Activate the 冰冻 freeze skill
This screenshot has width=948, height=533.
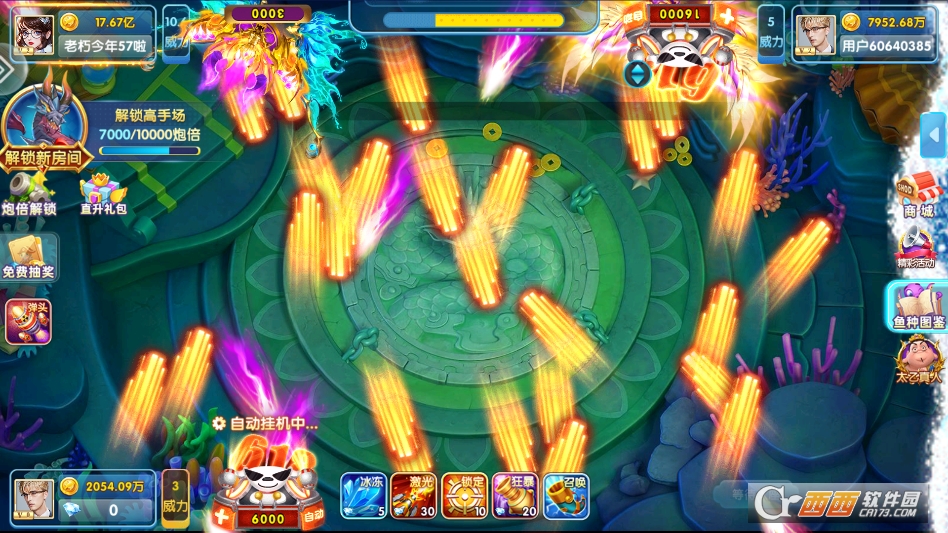point(364,496)
